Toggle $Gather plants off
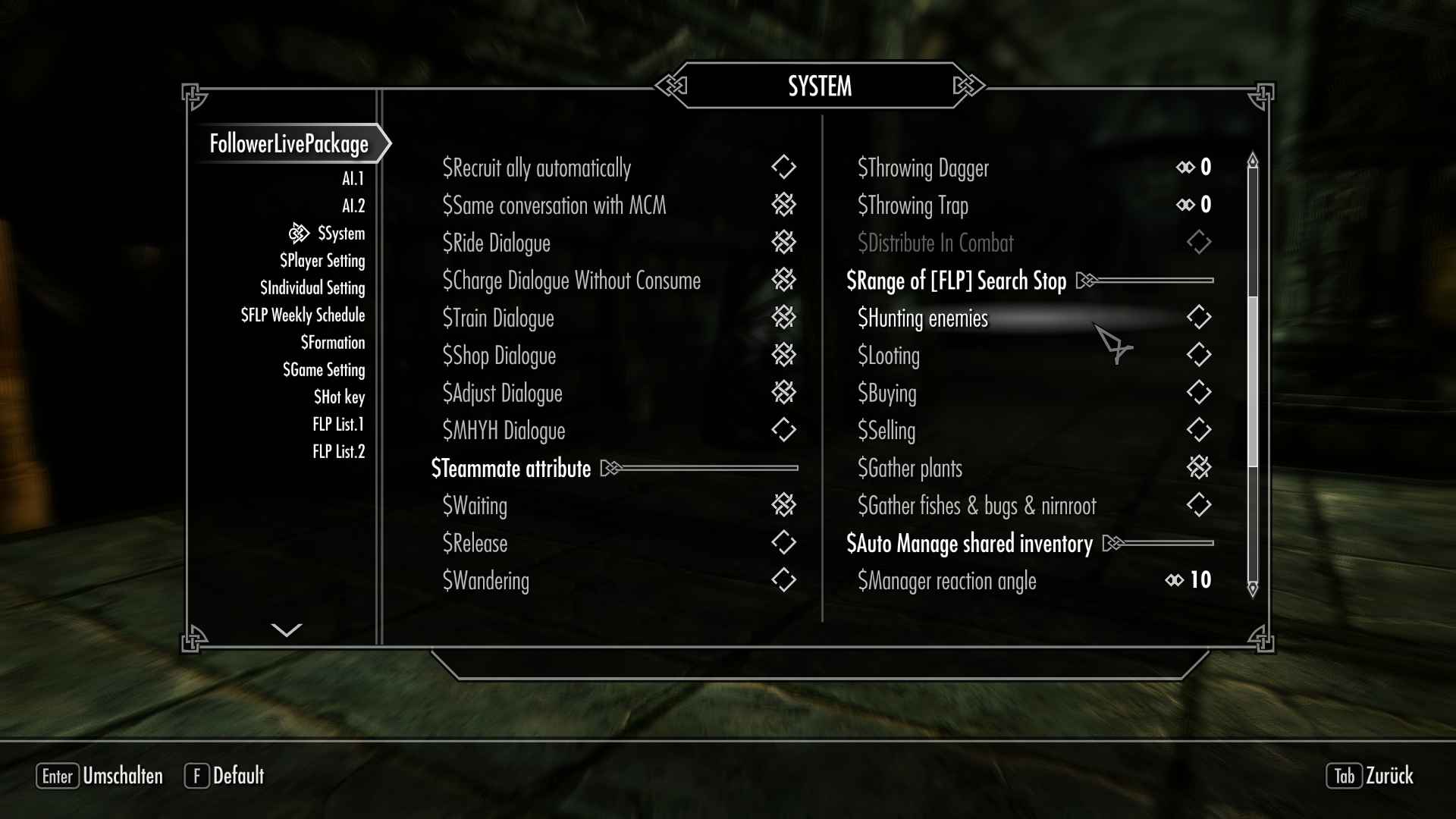 [1200, 469]
